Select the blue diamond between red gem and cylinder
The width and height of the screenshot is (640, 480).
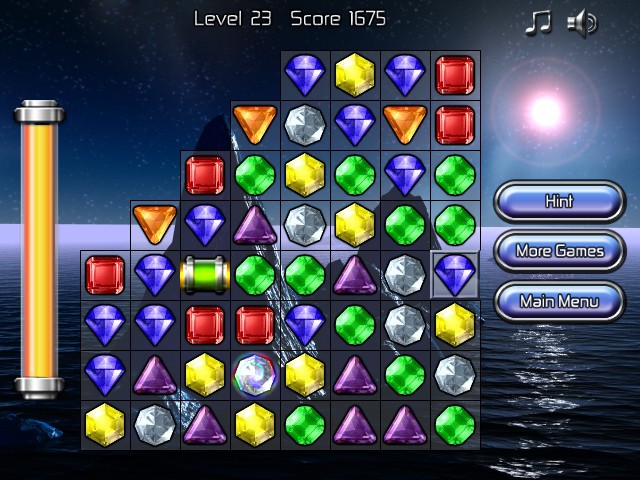(x=155, y=275)
